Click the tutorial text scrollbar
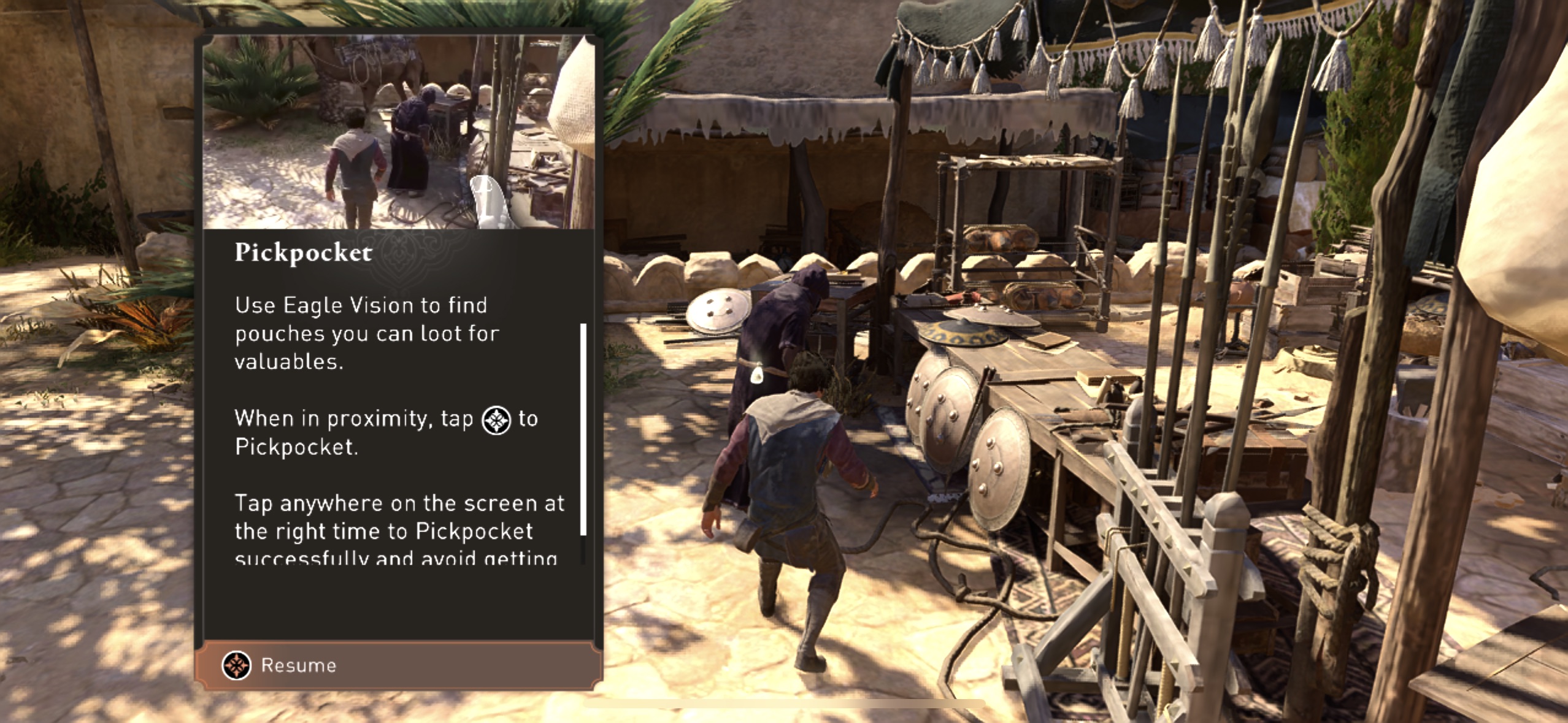This screenshot has height=723, width=1568. [x=583, y=429]
